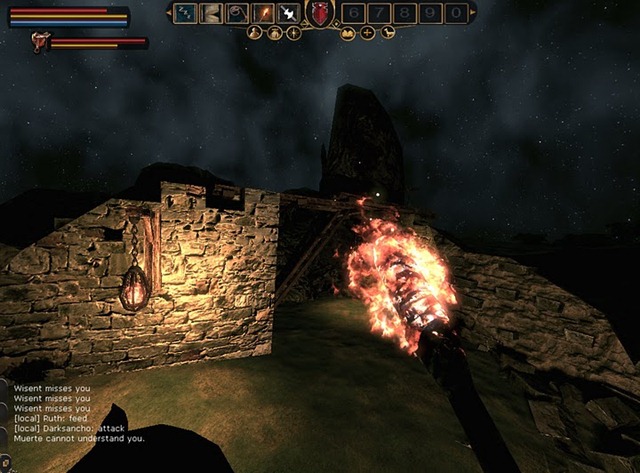Select the bandage hotbar slot
The width and height of the screenshot is (640, 473).
tap(211, 13)
